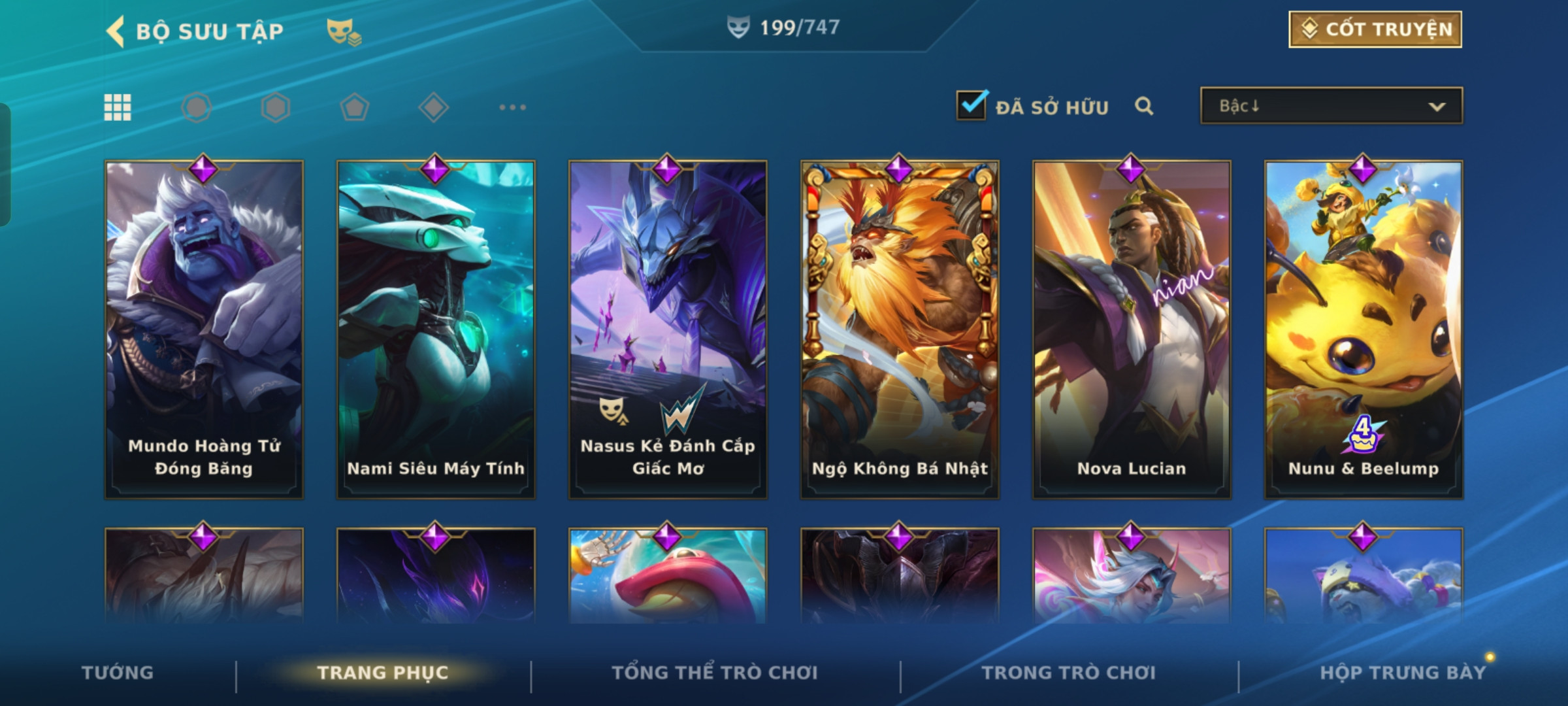View Ngộ Không Bá Nhật skin card
The image size is (1568, 706).
coord(900,330)
